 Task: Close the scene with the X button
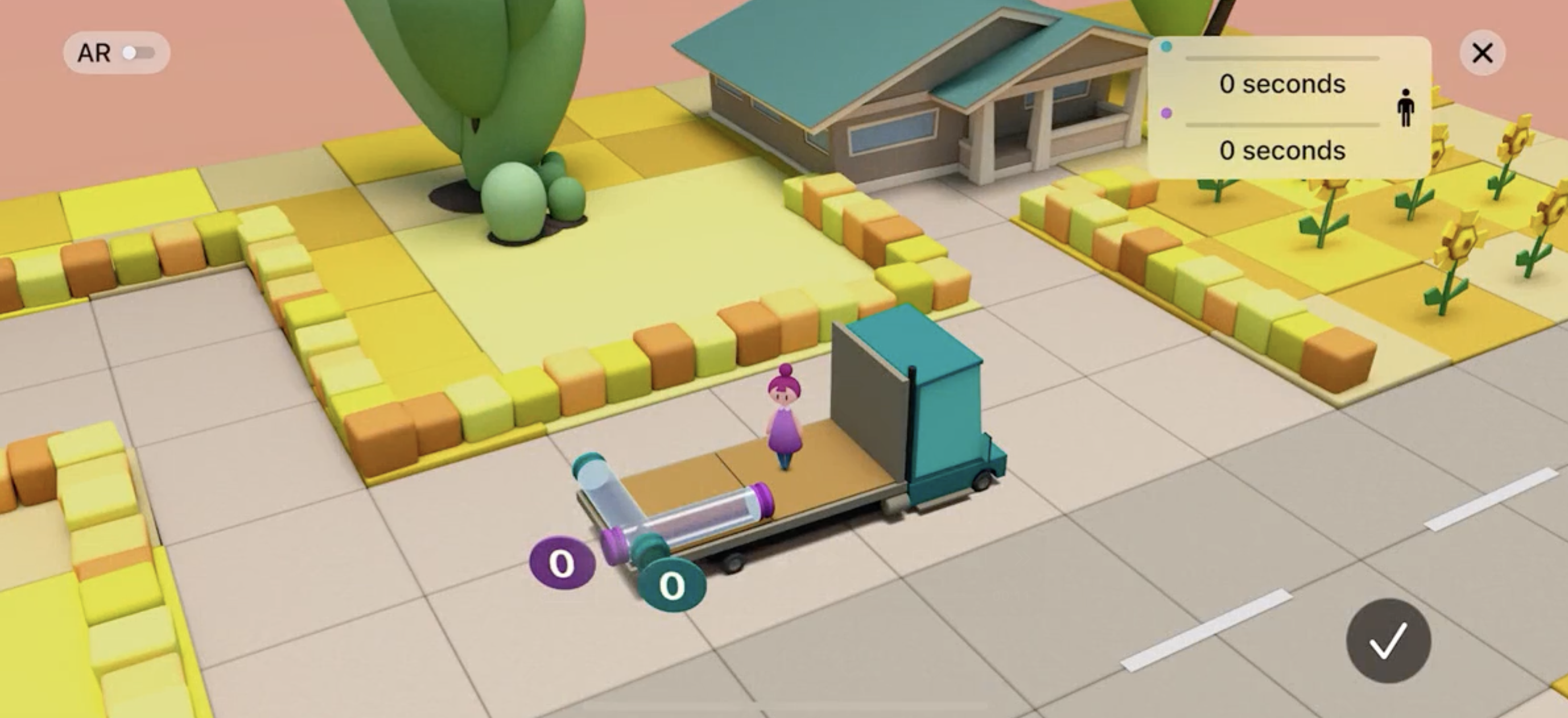pos(1482,53)
